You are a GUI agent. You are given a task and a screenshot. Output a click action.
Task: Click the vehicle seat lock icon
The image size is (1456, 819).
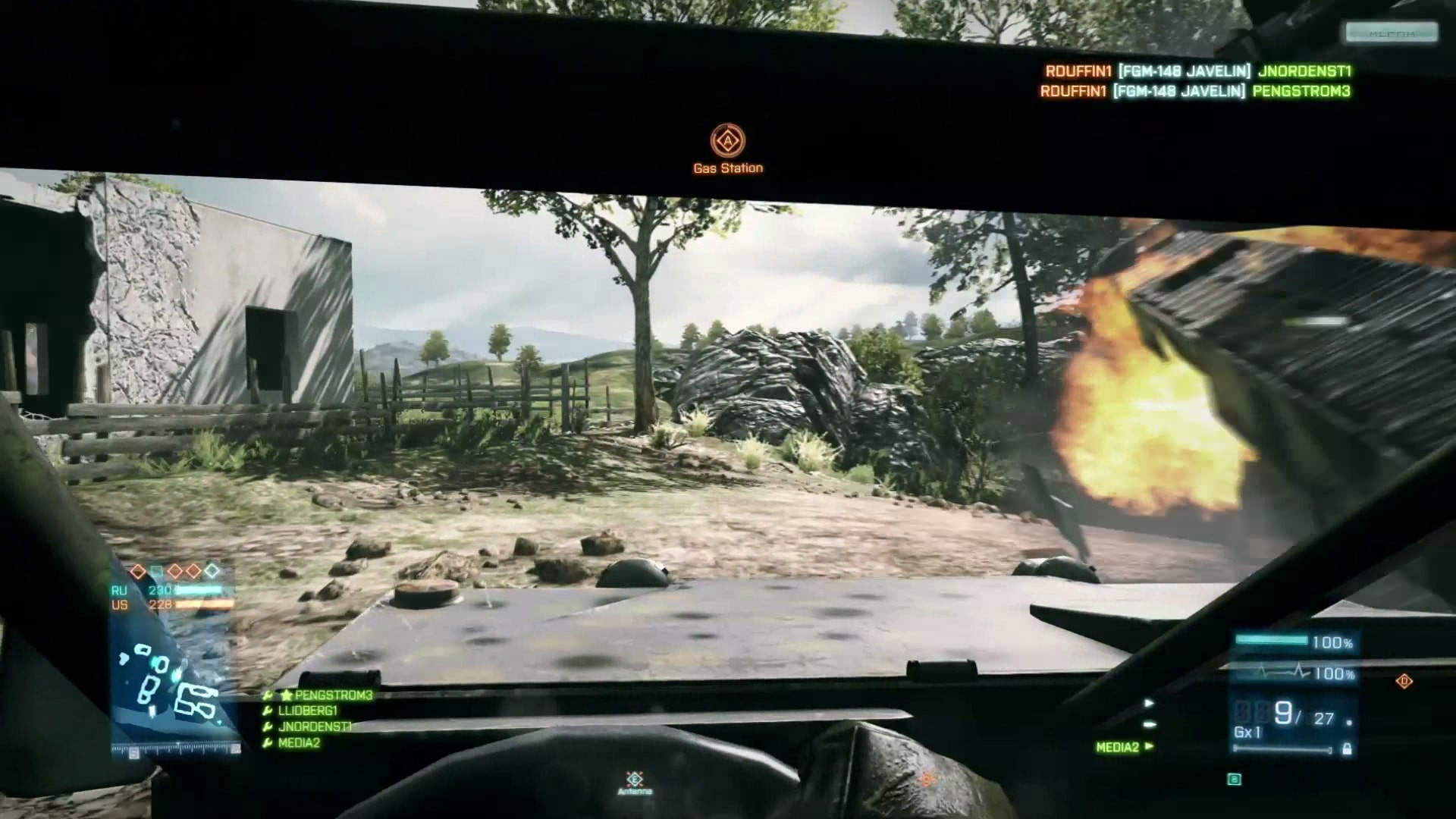point(1347,749)
